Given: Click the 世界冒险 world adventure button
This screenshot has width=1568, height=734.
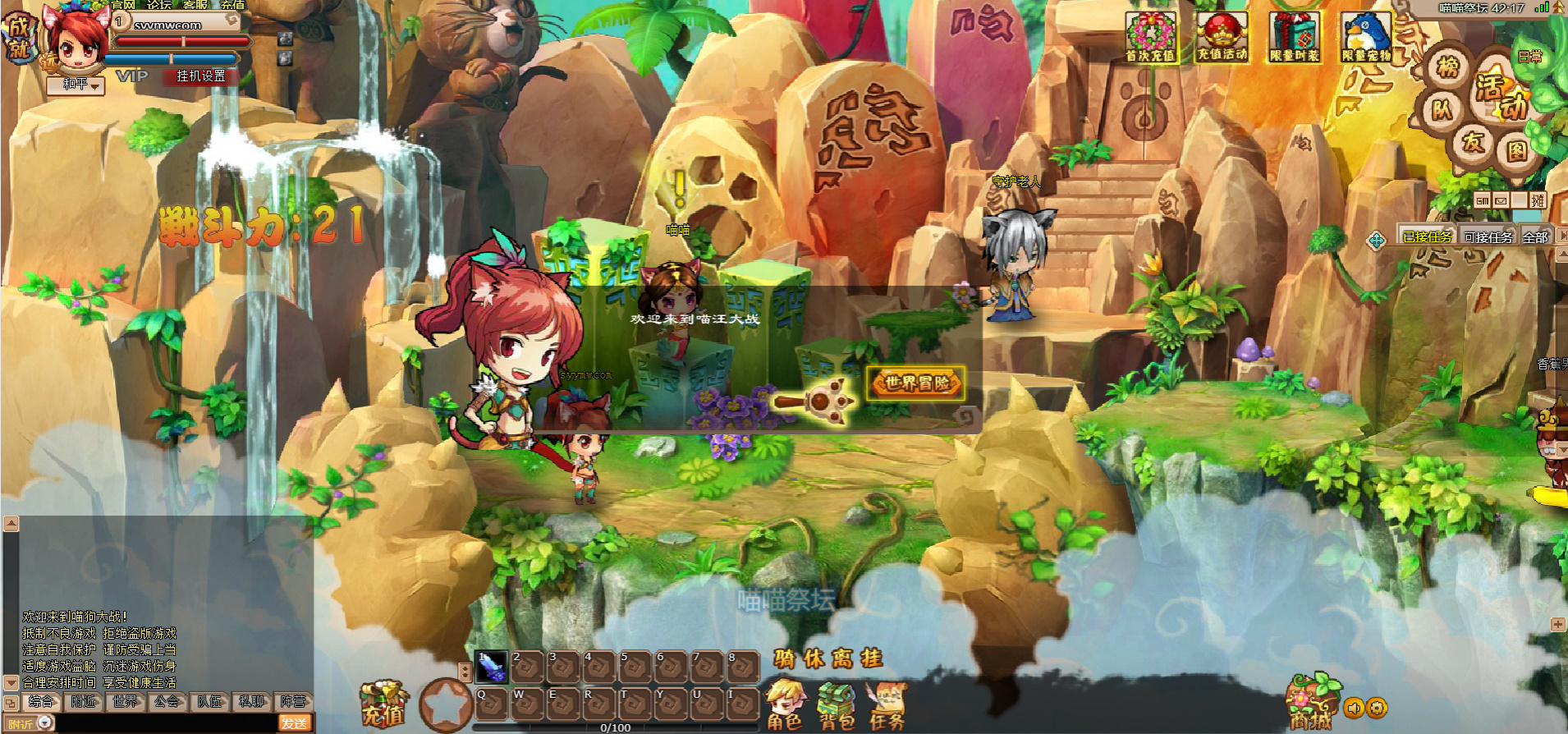Looking at the screenshot, I should pos(915,383).
